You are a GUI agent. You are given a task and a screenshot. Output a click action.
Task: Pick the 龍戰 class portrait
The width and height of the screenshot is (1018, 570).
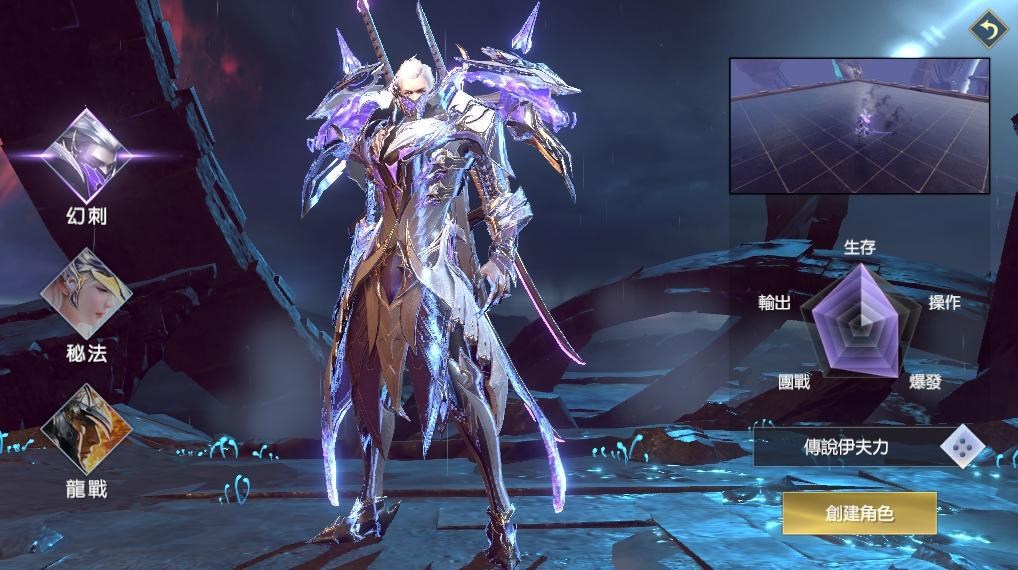(x=86, y=429)
